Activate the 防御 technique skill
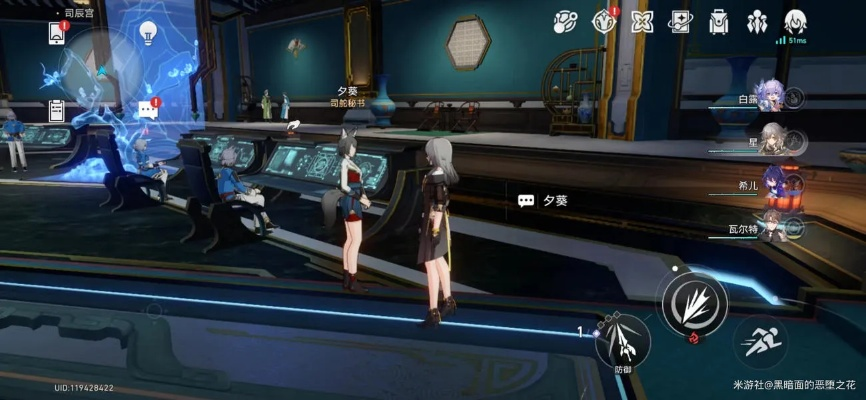Image resolution: width=866 pixels, height=400 pixels. pyautogui.click(x=622, y=342)
